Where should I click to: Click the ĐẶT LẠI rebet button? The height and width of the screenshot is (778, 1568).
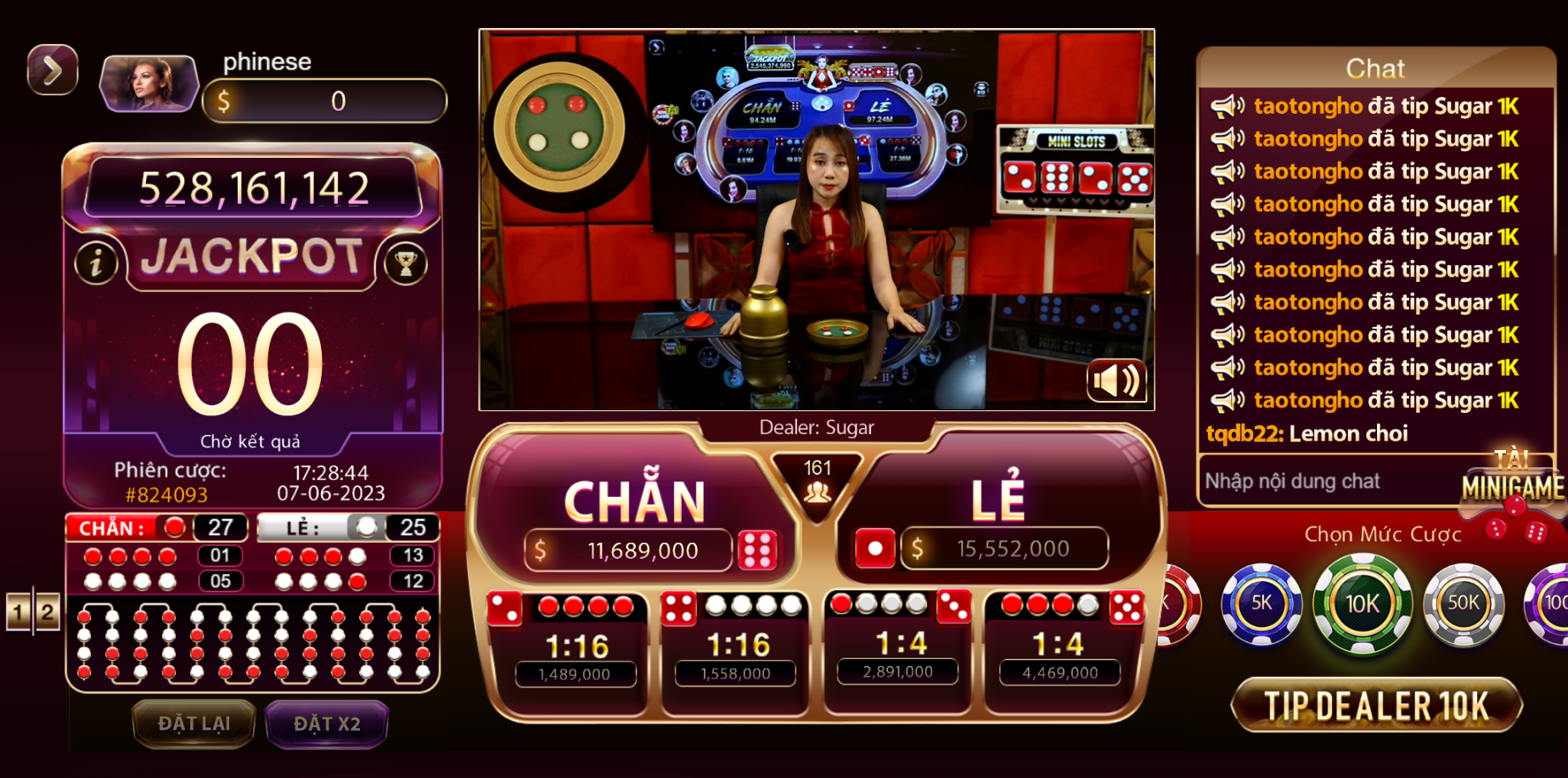click(x=194, y=724)
